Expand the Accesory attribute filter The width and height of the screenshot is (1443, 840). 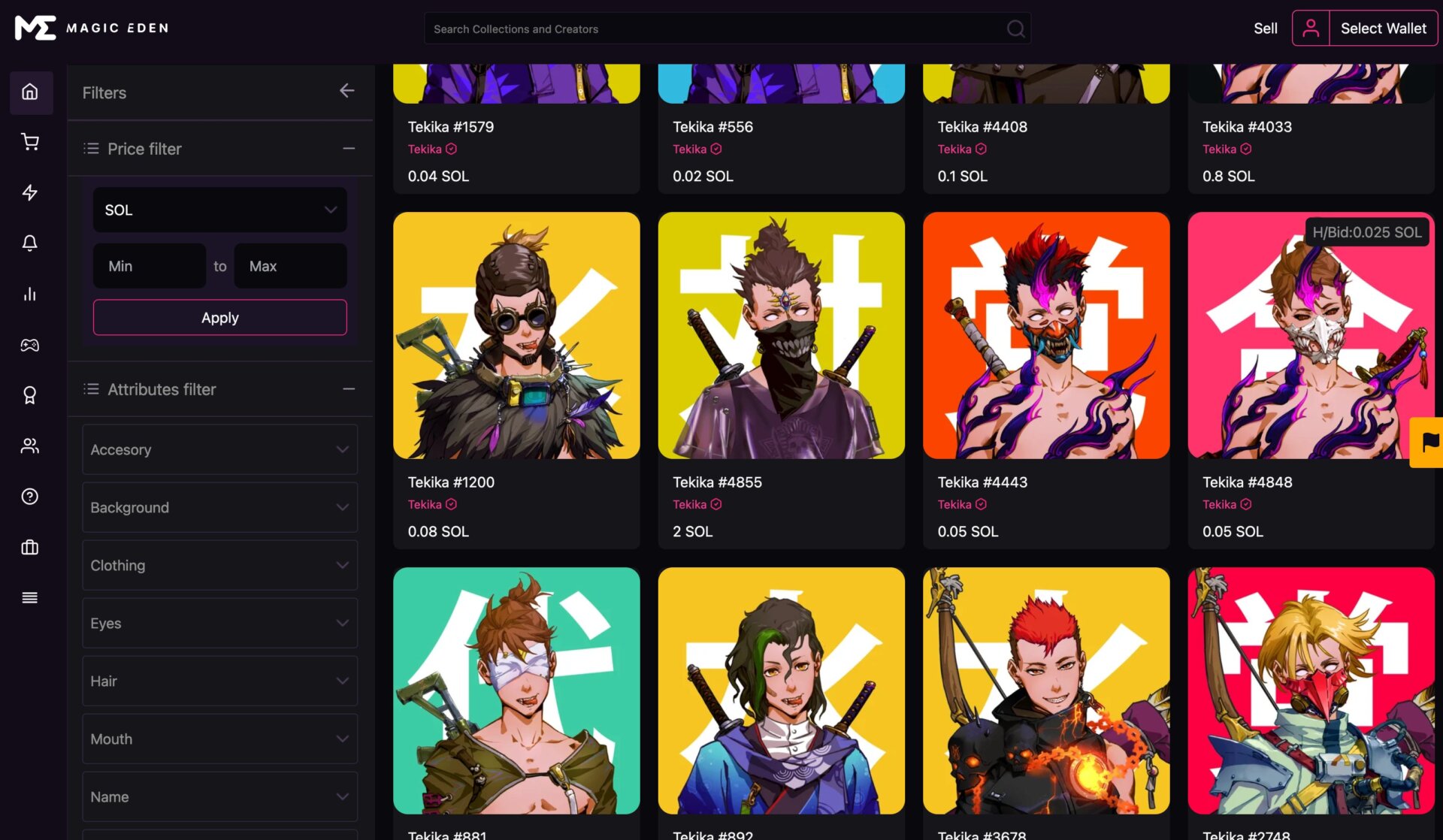coord(219,449)
